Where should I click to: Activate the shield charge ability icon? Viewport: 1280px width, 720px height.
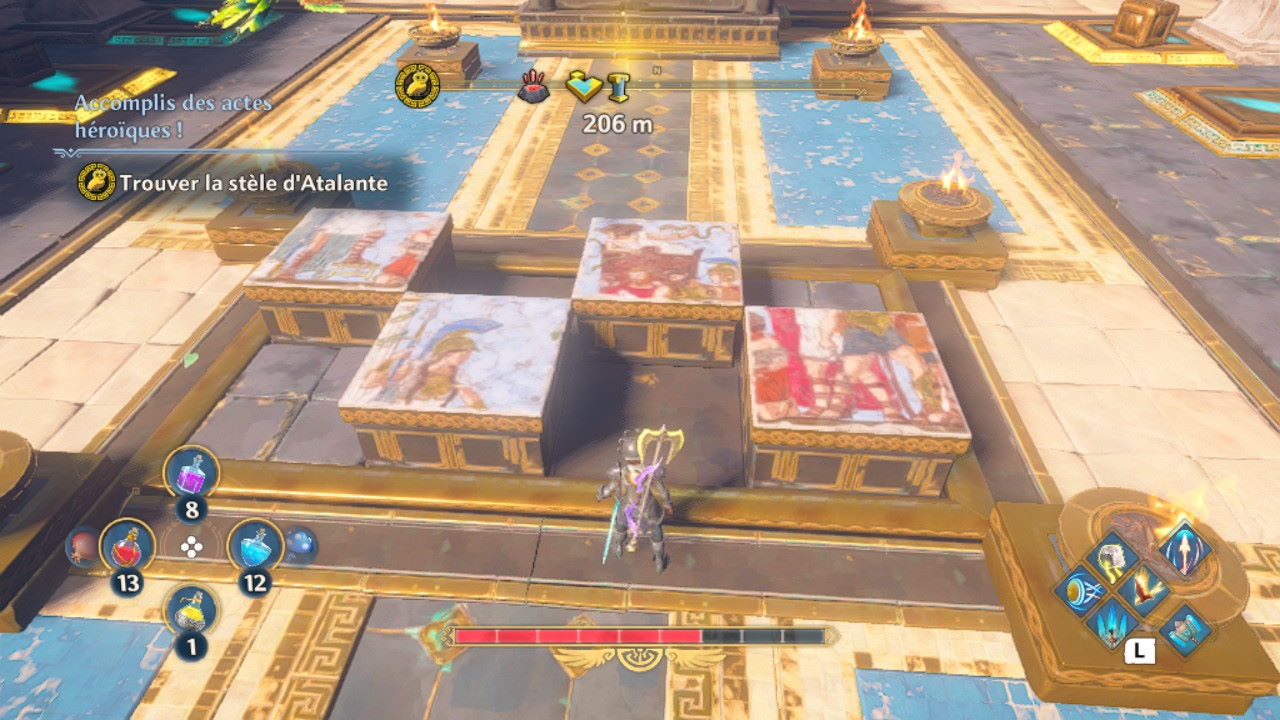coord(1079,591)
